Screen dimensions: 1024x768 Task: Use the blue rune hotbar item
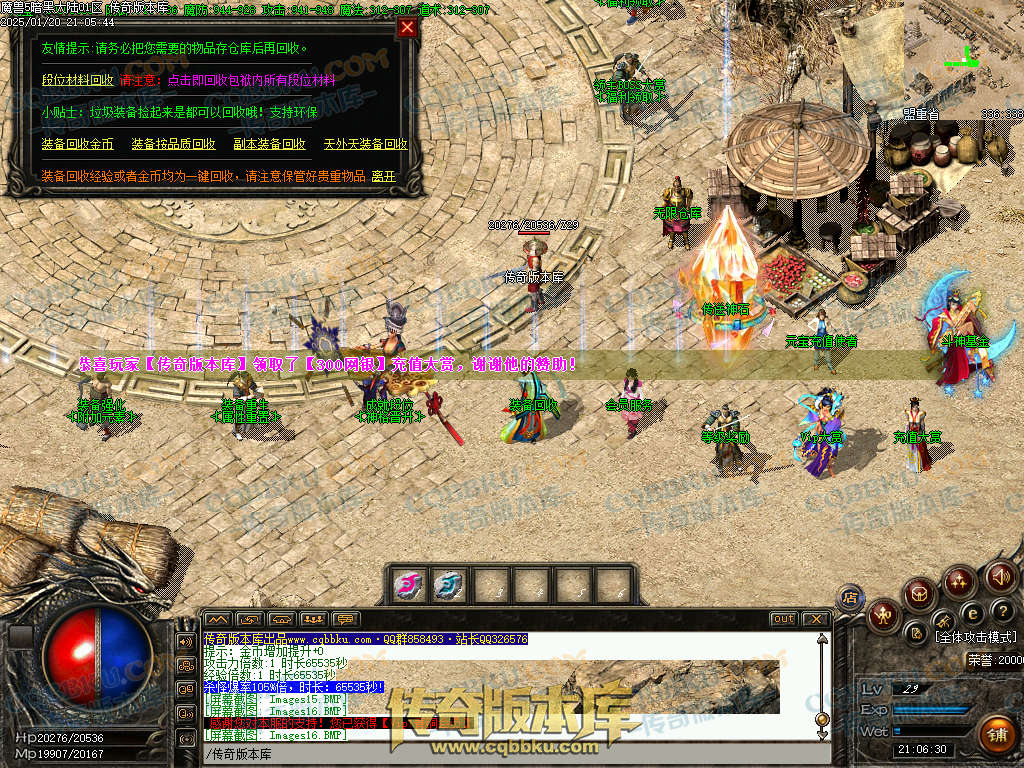tap(448, 584)
